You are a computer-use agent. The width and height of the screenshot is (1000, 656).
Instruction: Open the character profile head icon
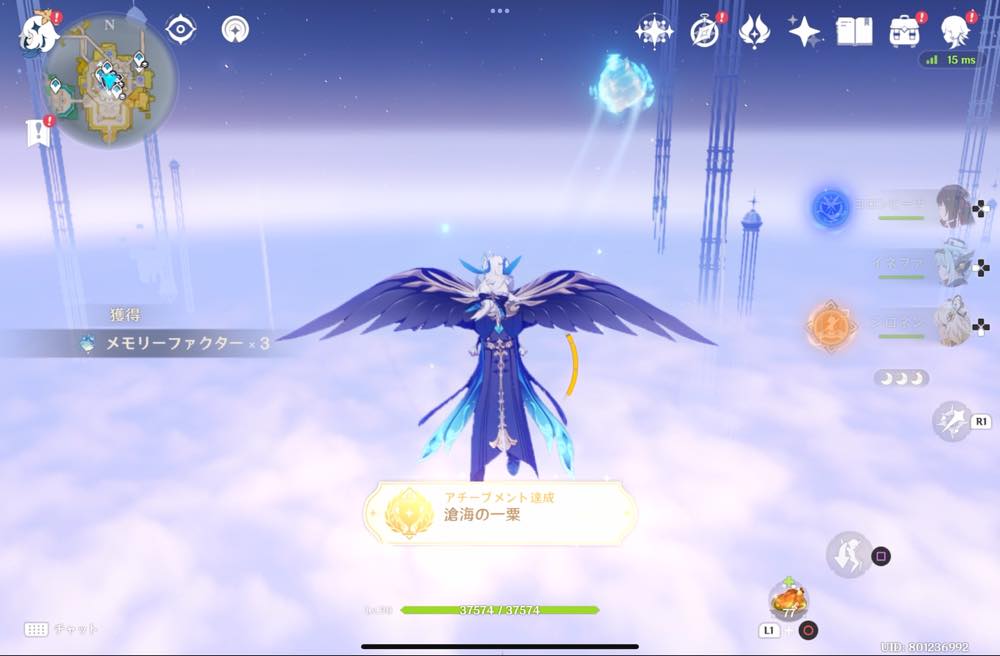click(955, 31)
